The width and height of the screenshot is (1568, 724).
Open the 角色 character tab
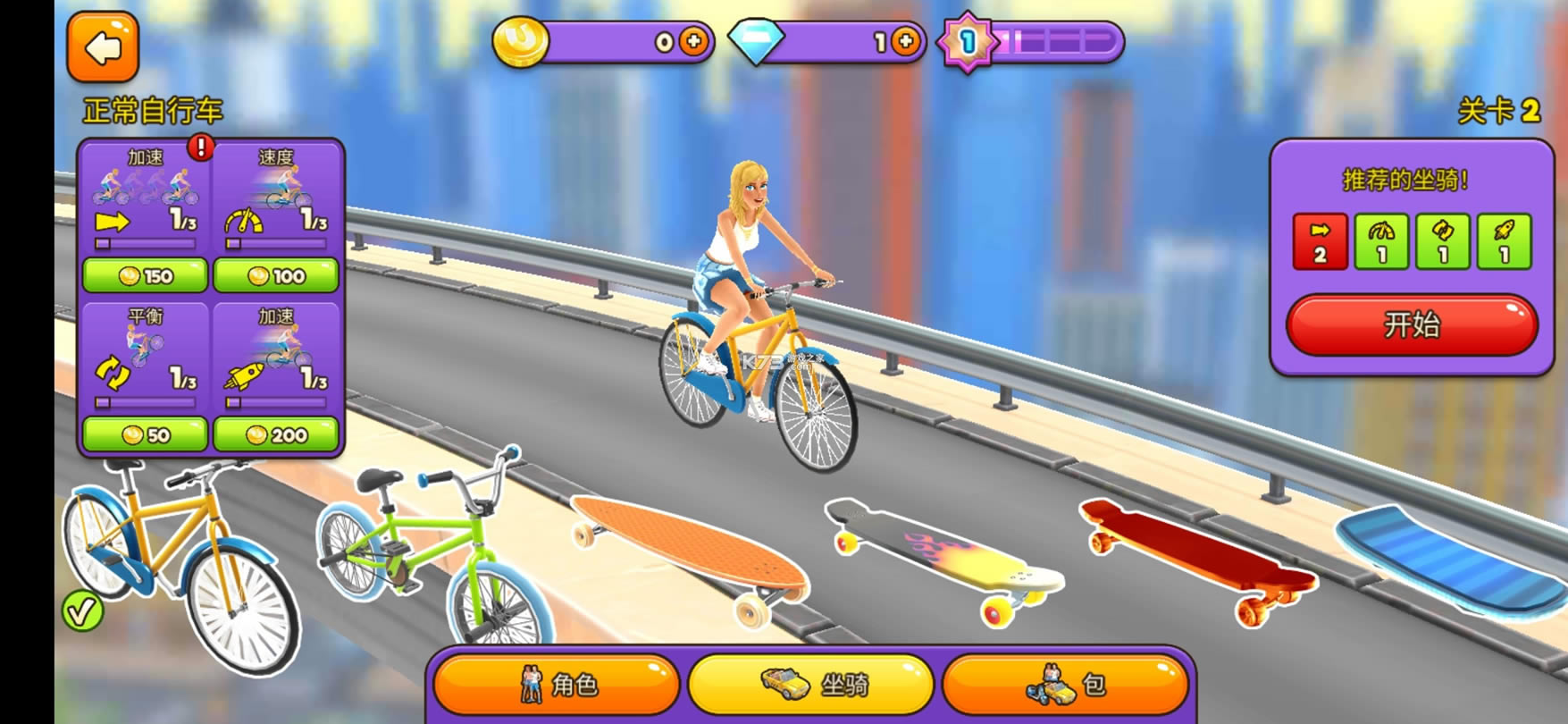click(557, 685)
